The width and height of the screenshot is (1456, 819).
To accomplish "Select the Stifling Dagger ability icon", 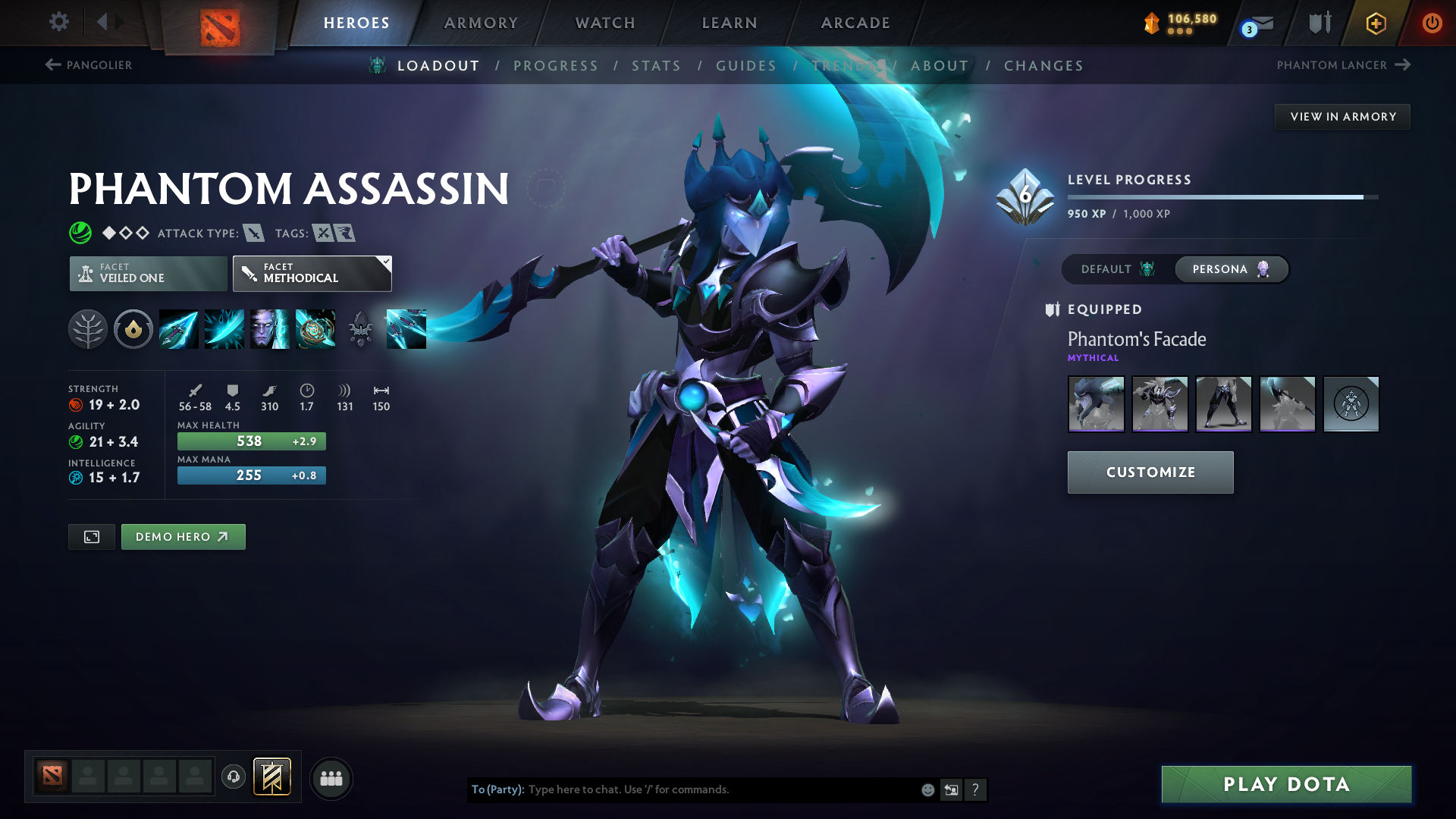I will pos(178,329).
